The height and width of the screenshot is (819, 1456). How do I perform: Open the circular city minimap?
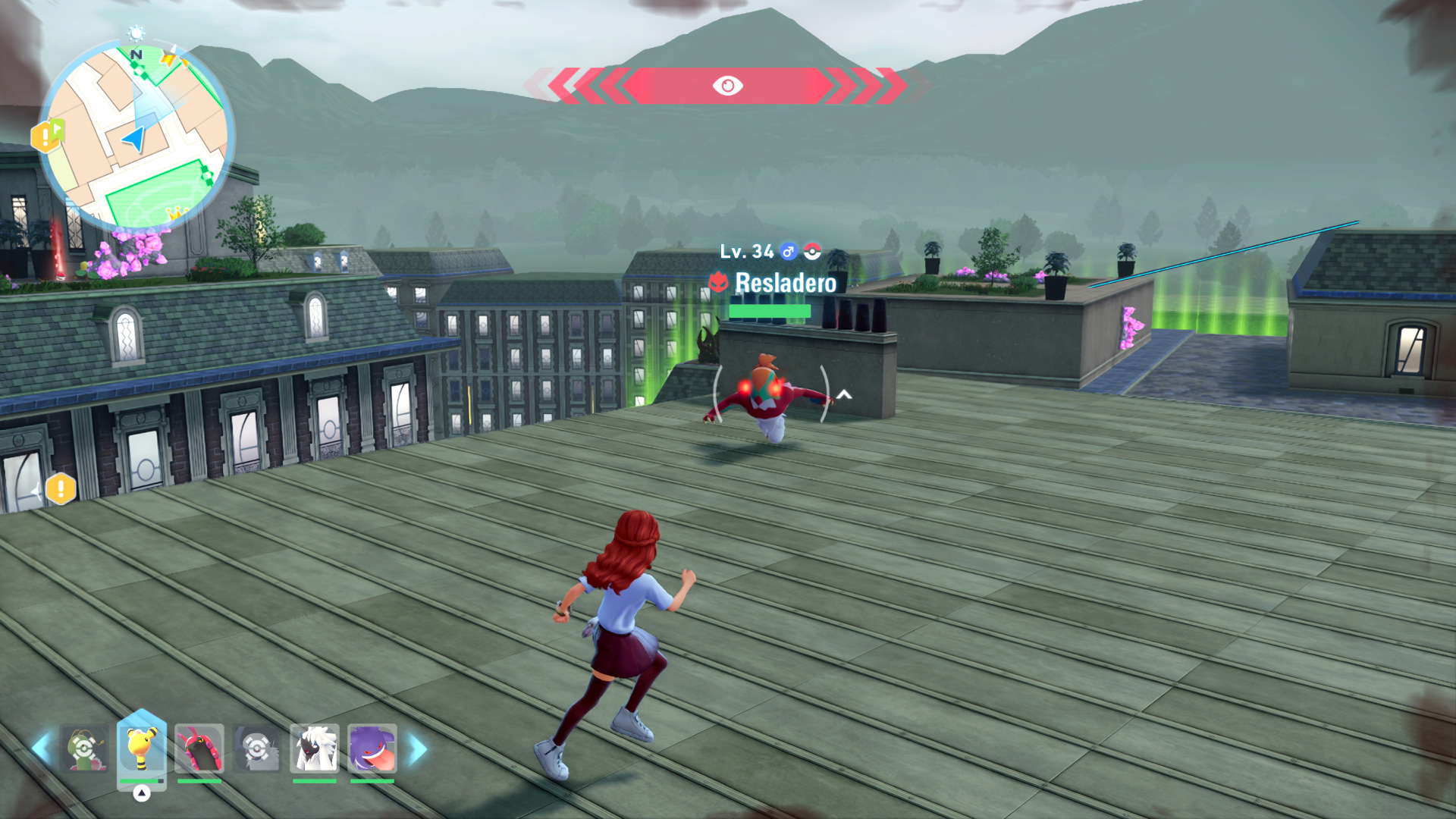[x=135, y=137]
